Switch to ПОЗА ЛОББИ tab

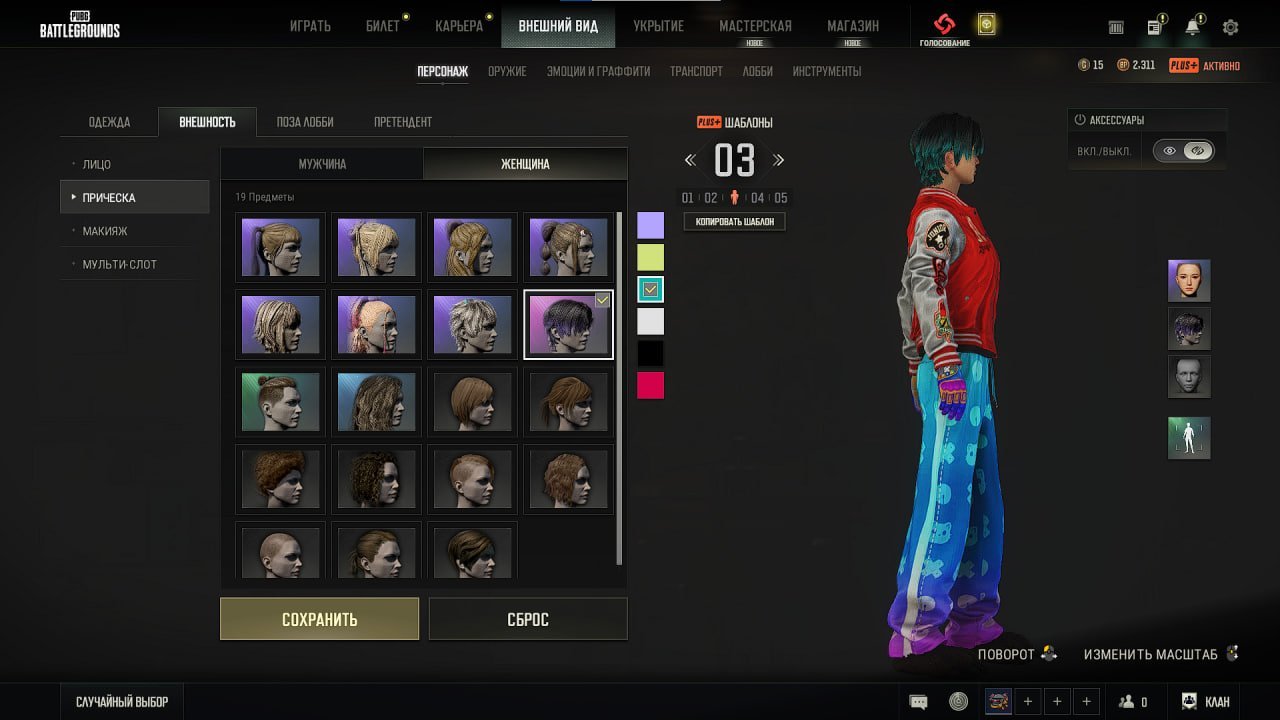pos(305,122)
